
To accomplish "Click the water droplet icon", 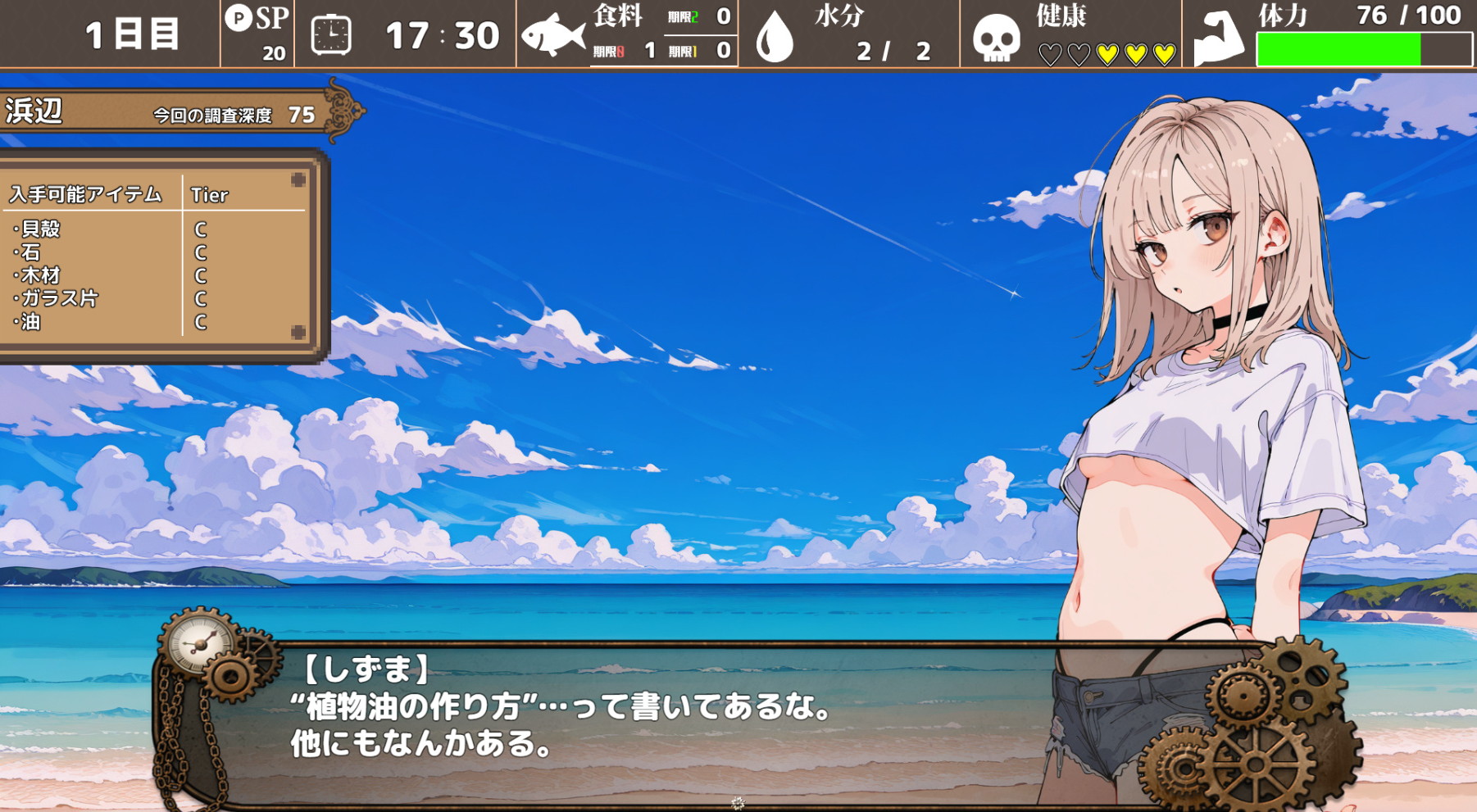I will (775, 38).
